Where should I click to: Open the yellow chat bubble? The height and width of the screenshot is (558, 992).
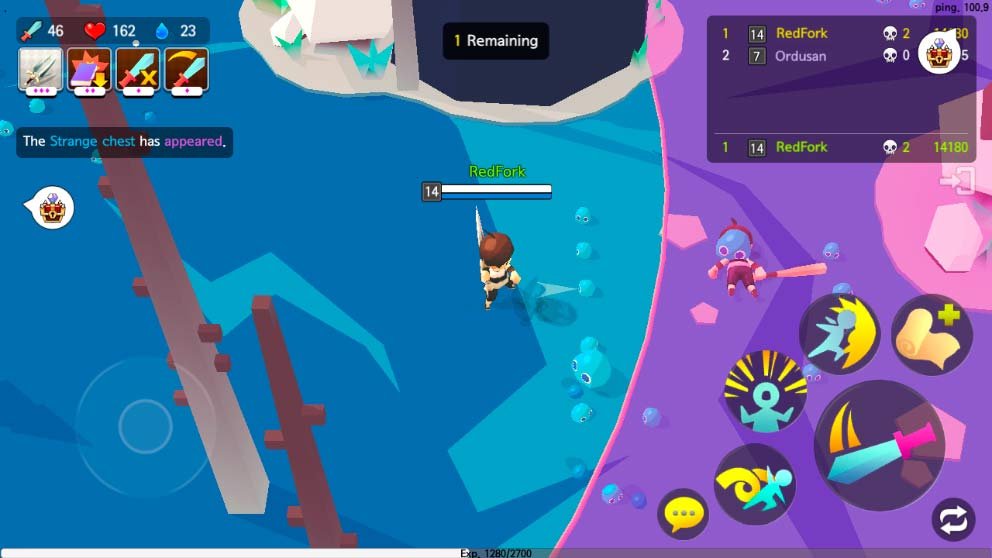[x=683, y=515]
